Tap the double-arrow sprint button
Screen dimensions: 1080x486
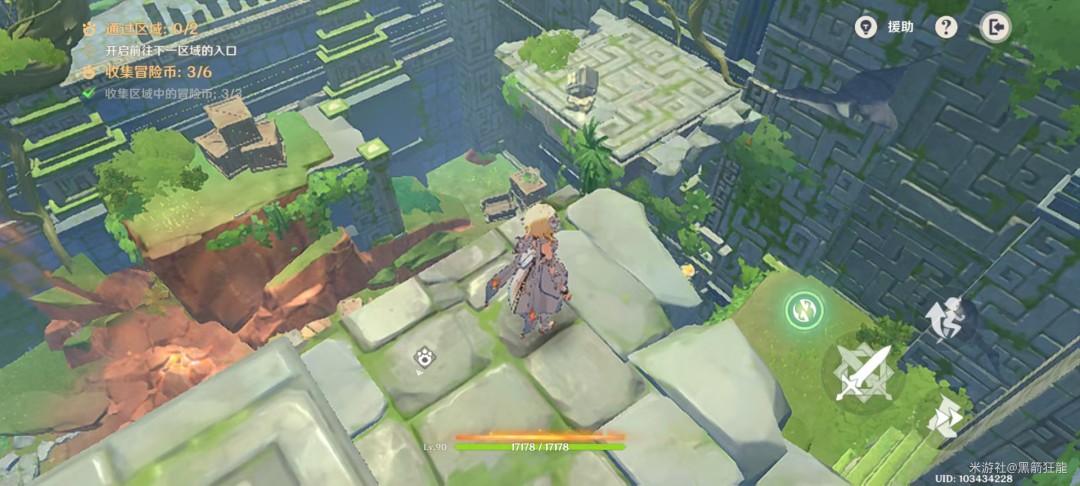click(x=944, y=421)
